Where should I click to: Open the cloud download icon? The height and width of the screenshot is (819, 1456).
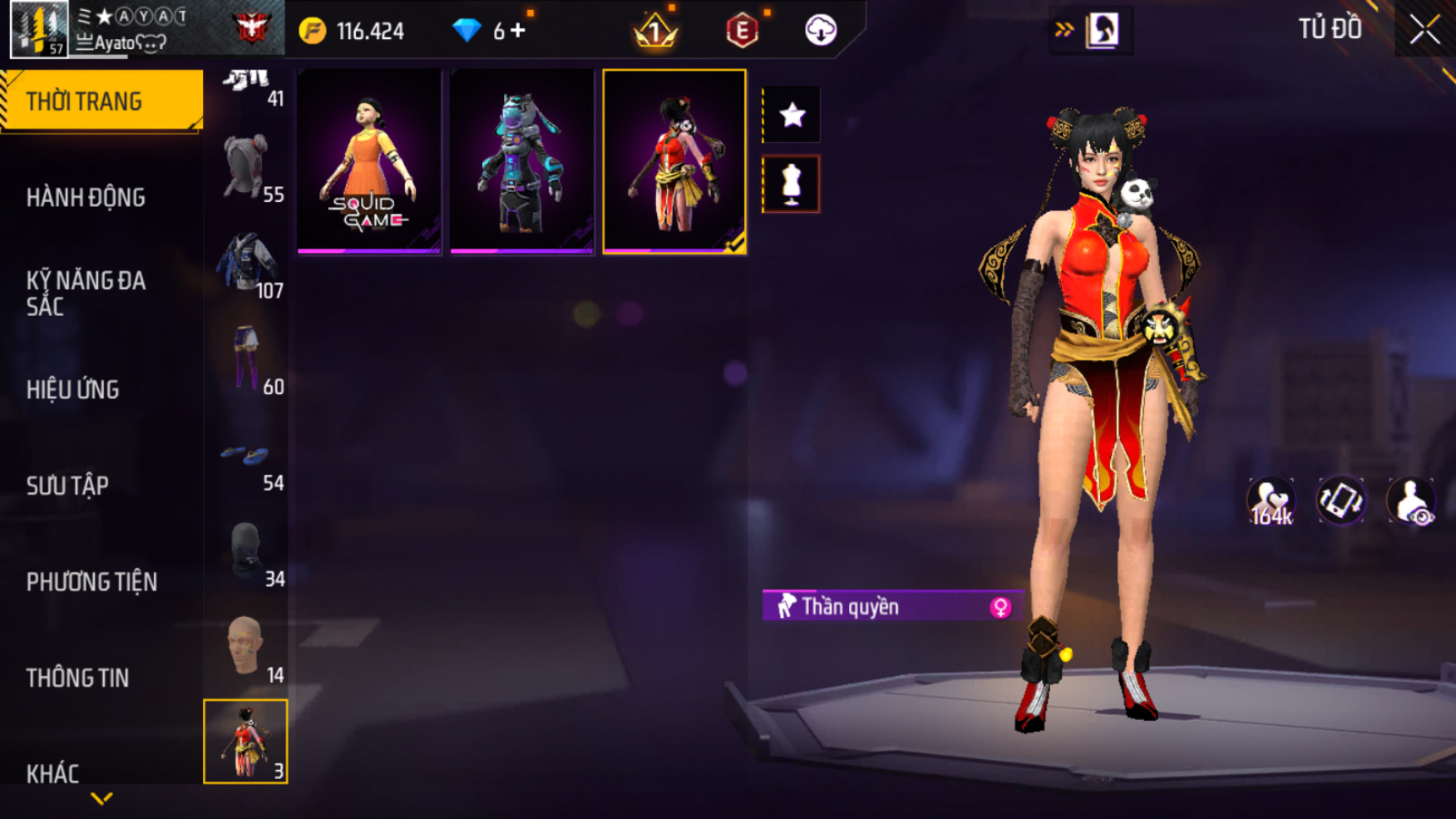[x=821, y=31]
